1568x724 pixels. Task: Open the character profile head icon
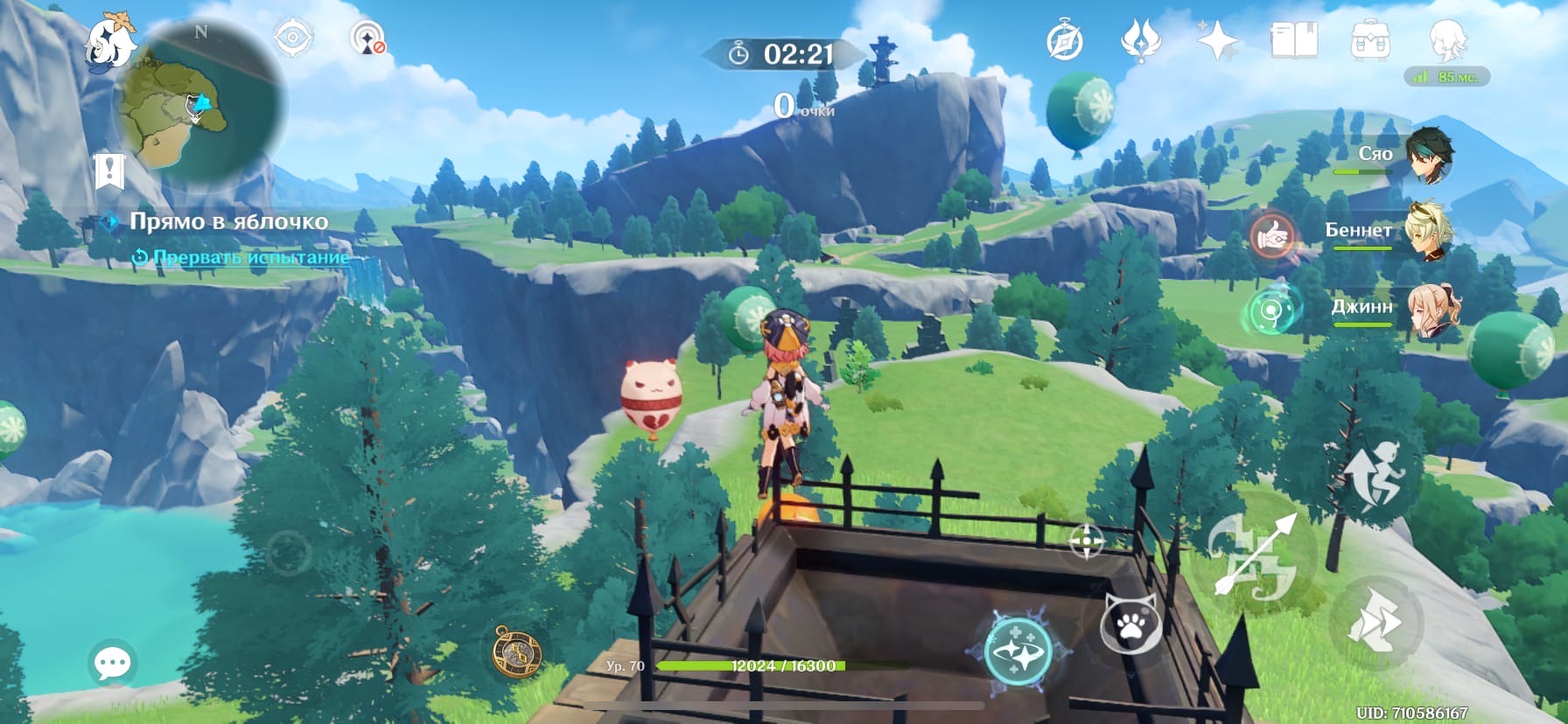click(x=1447, y=40)
